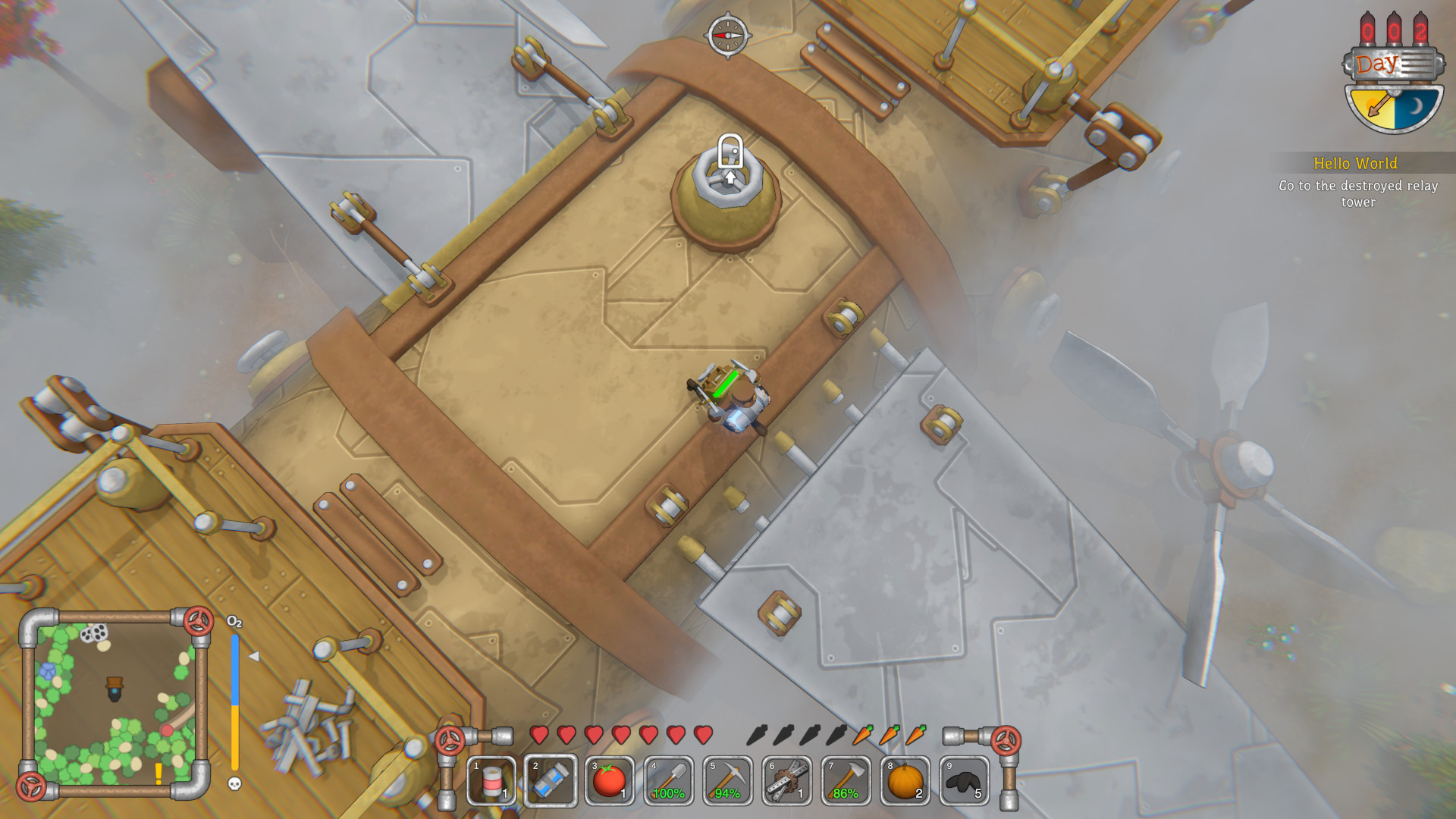This screenshot has width=1456, height=819.
Task: Click the yellow exclamation marker on minimap
Action: click(158, 773)
